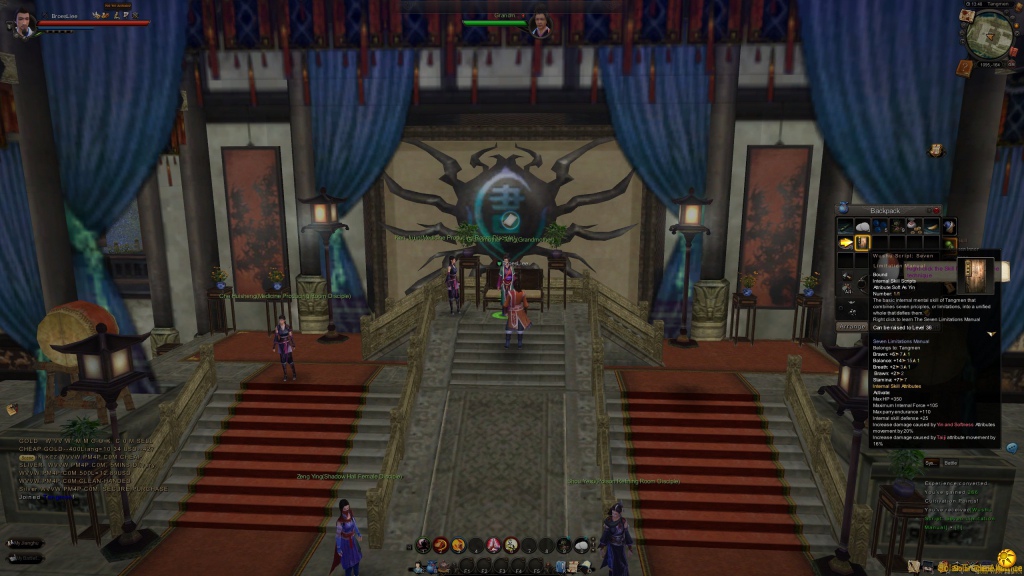Click the blue chat bubble icon
The width and height of the screenshot is (1024, 576).
tap(1012, 447)
